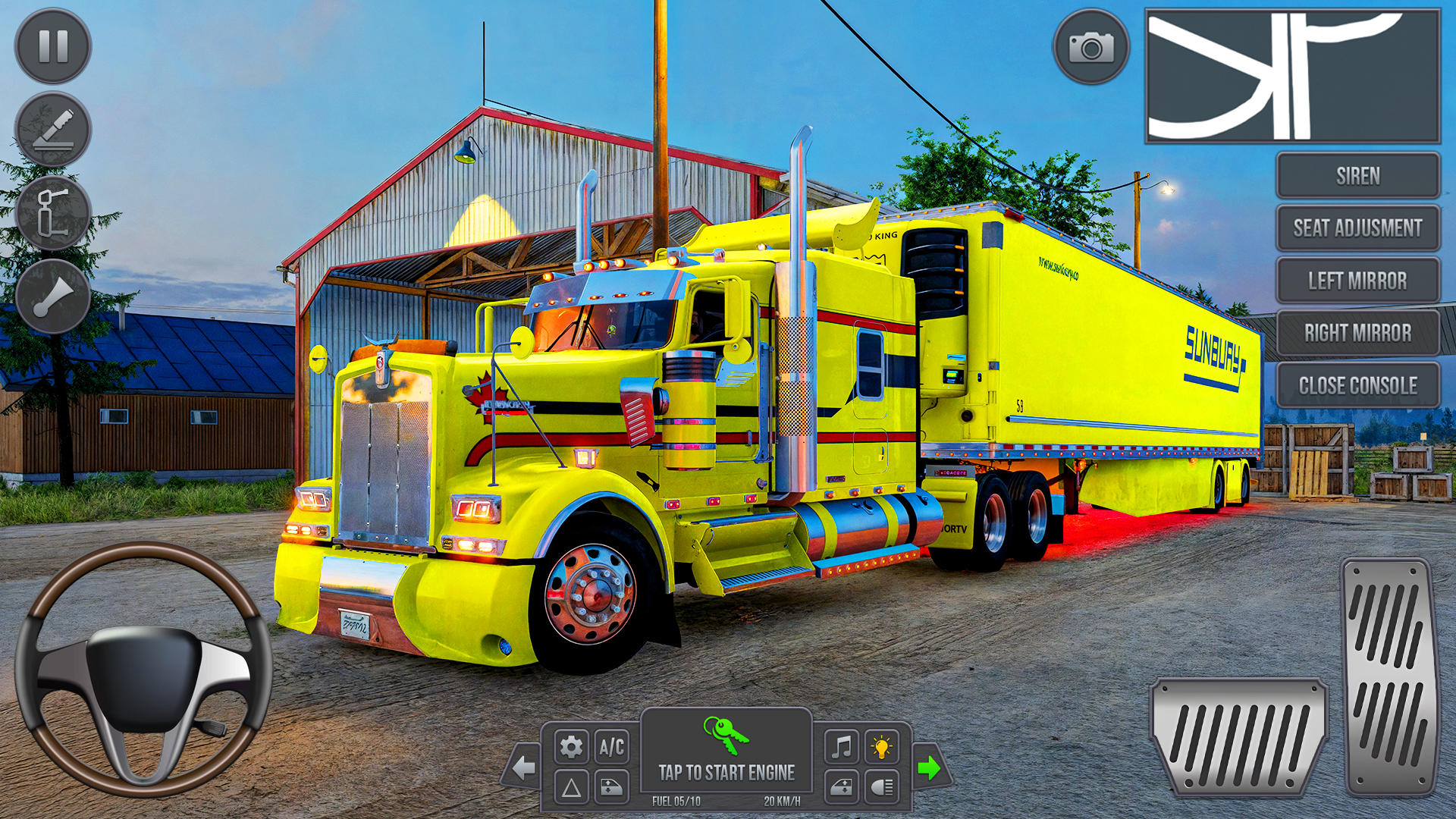The width and height of the screenshot is (1456, 819).
Task: Play music using the note icon
Action: coord(840,747)
